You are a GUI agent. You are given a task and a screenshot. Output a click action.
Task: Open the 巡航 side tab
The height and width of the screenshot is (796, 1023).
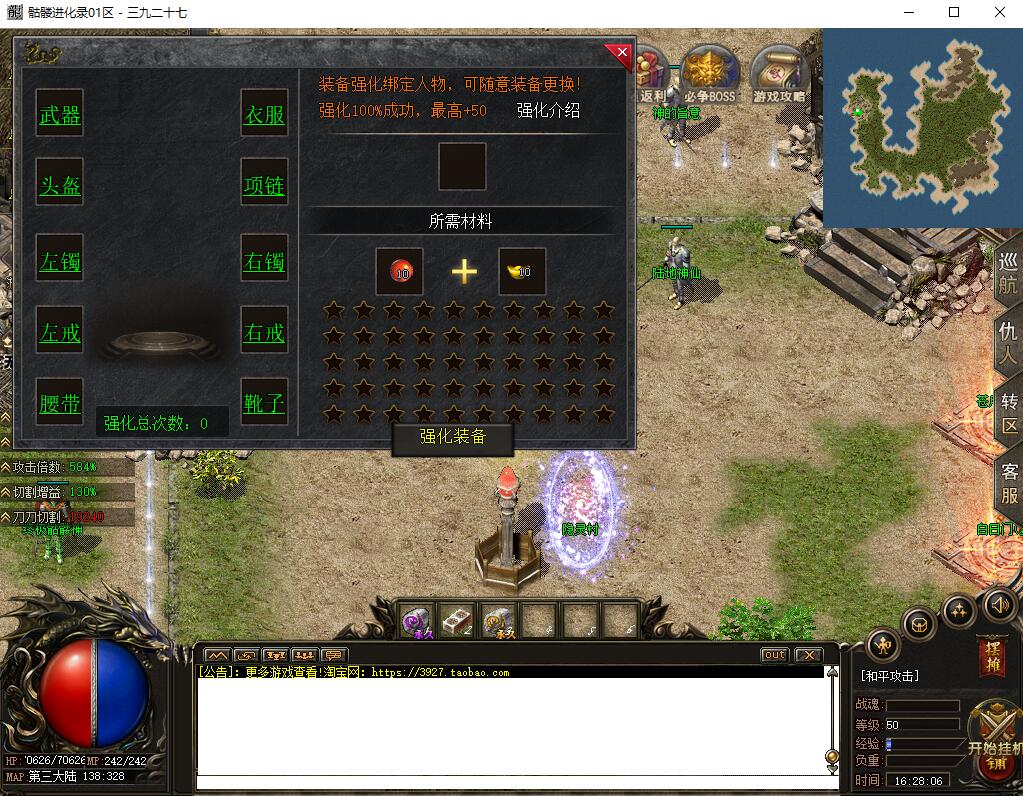1008,270
